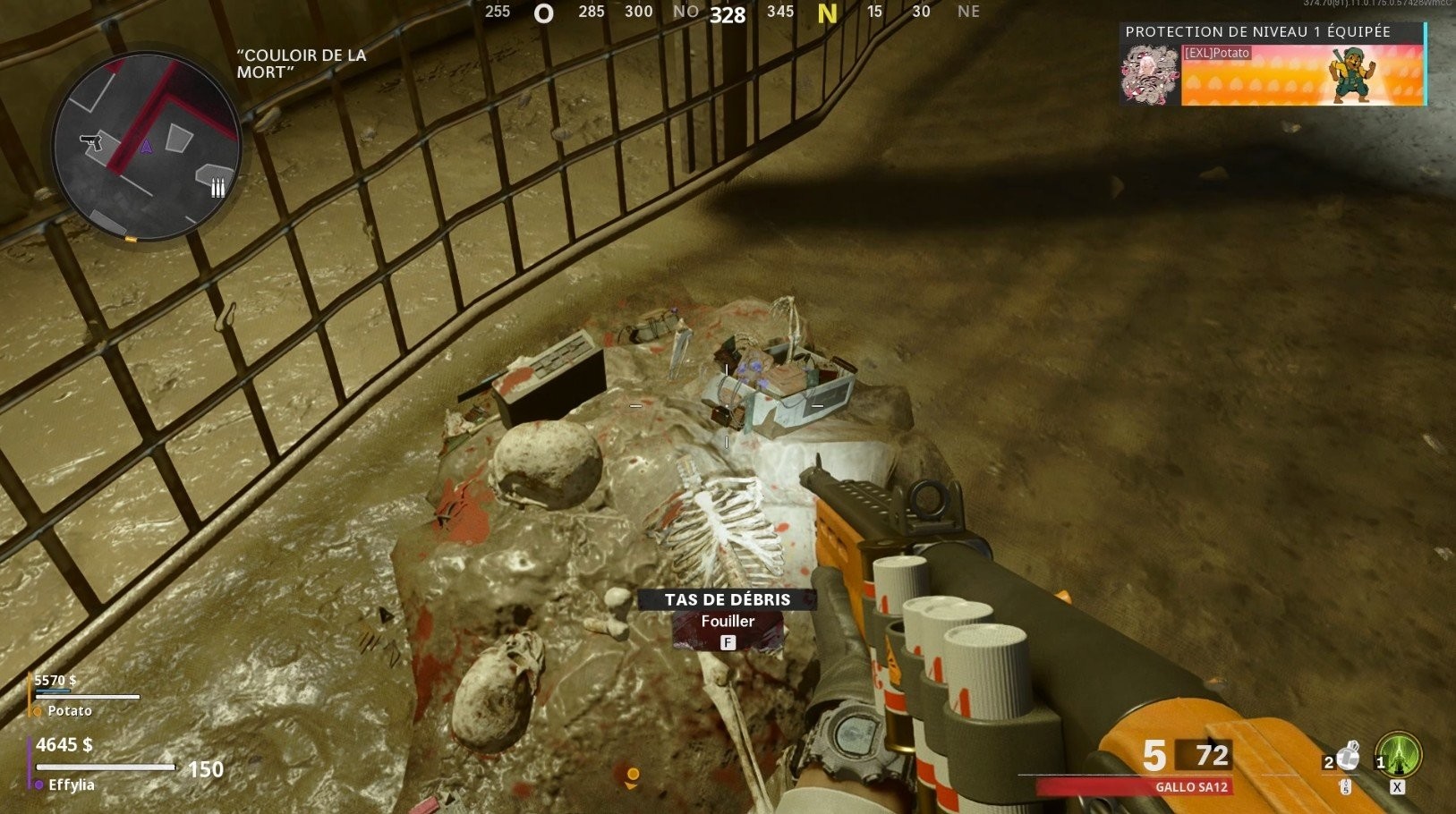The height and width of the screenshot is (814, 1456).
Task: Click the TAS DE DÉBRIS label
Action: 726,598
